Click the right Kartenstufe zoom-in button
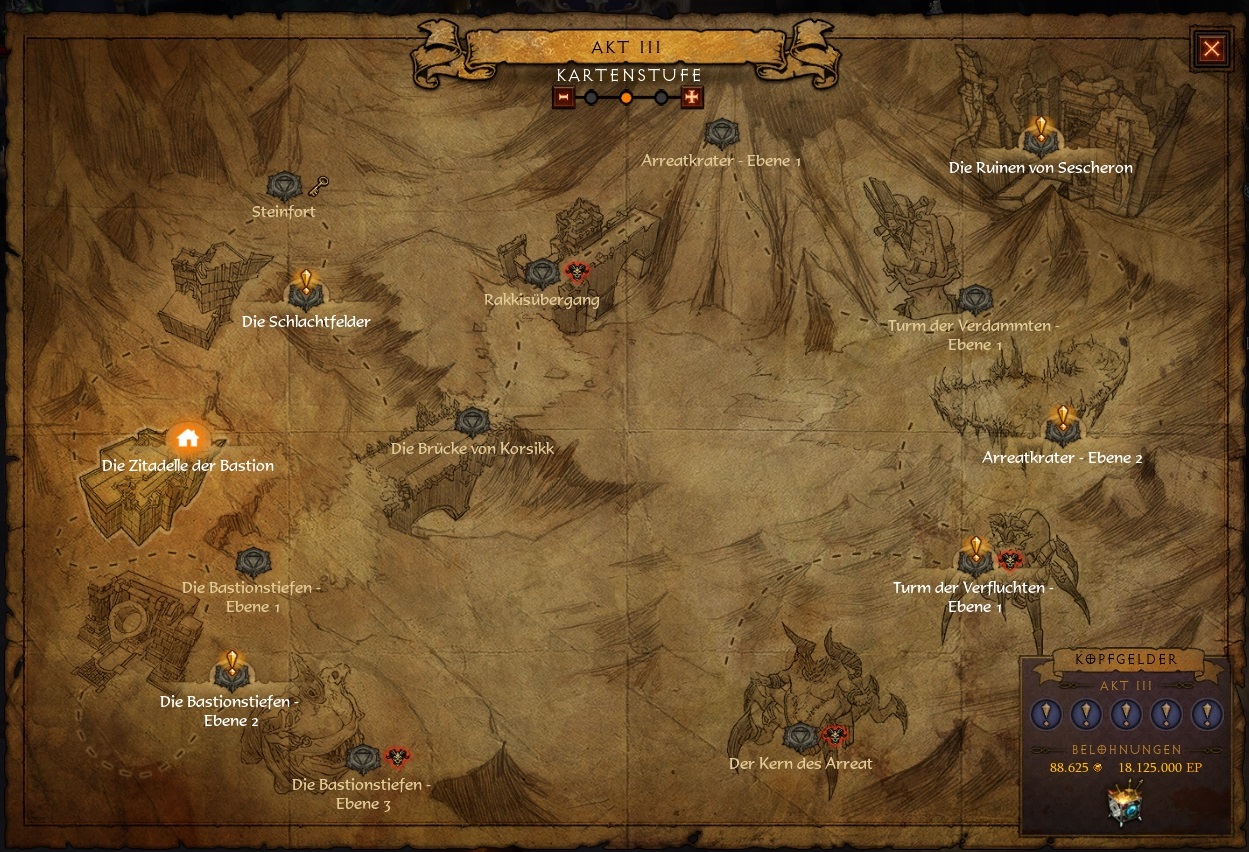 (691, 97)
